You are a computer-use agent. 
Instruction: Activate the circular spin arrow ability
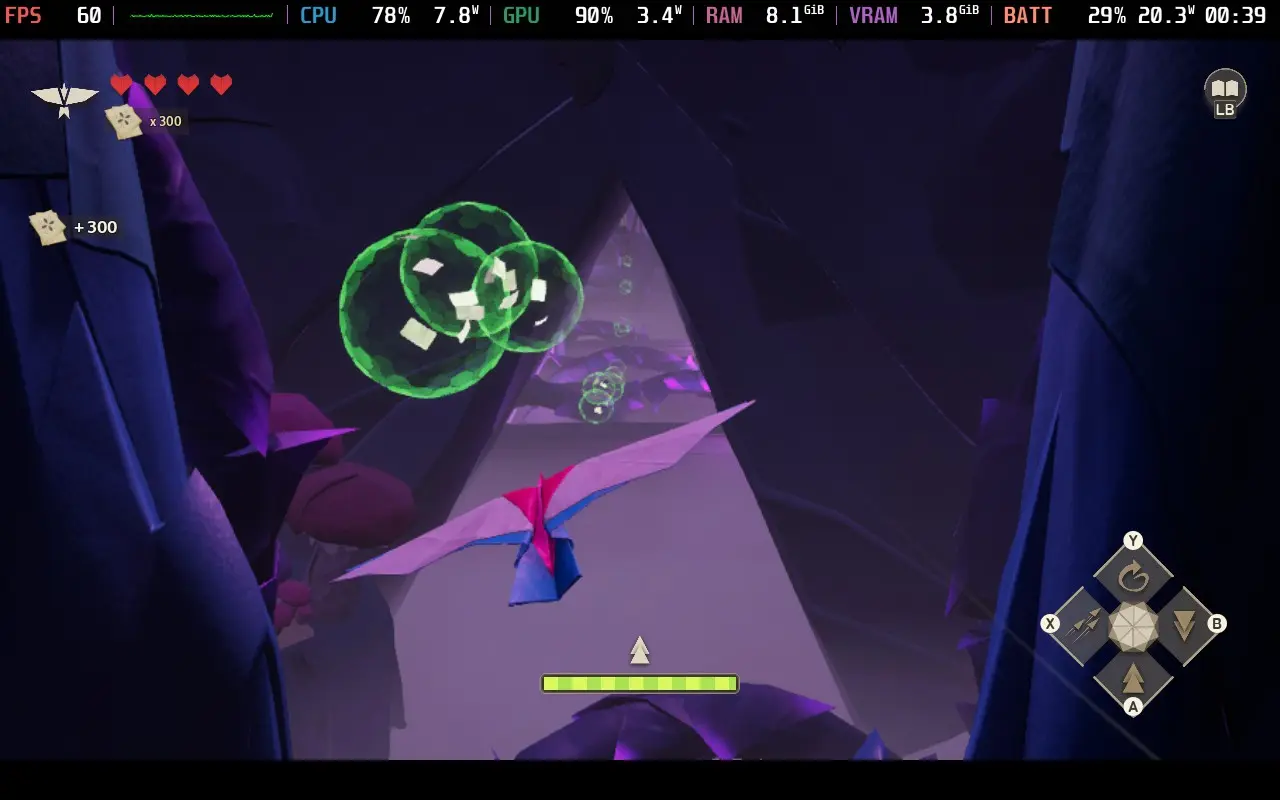click(1133, 577)
